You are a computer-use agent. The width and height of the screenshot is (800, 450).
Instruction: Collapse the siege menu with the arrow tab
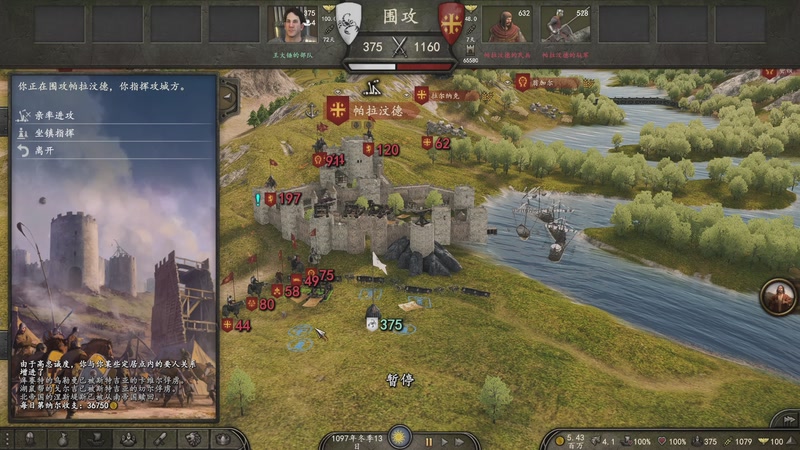tap(228, 97)
